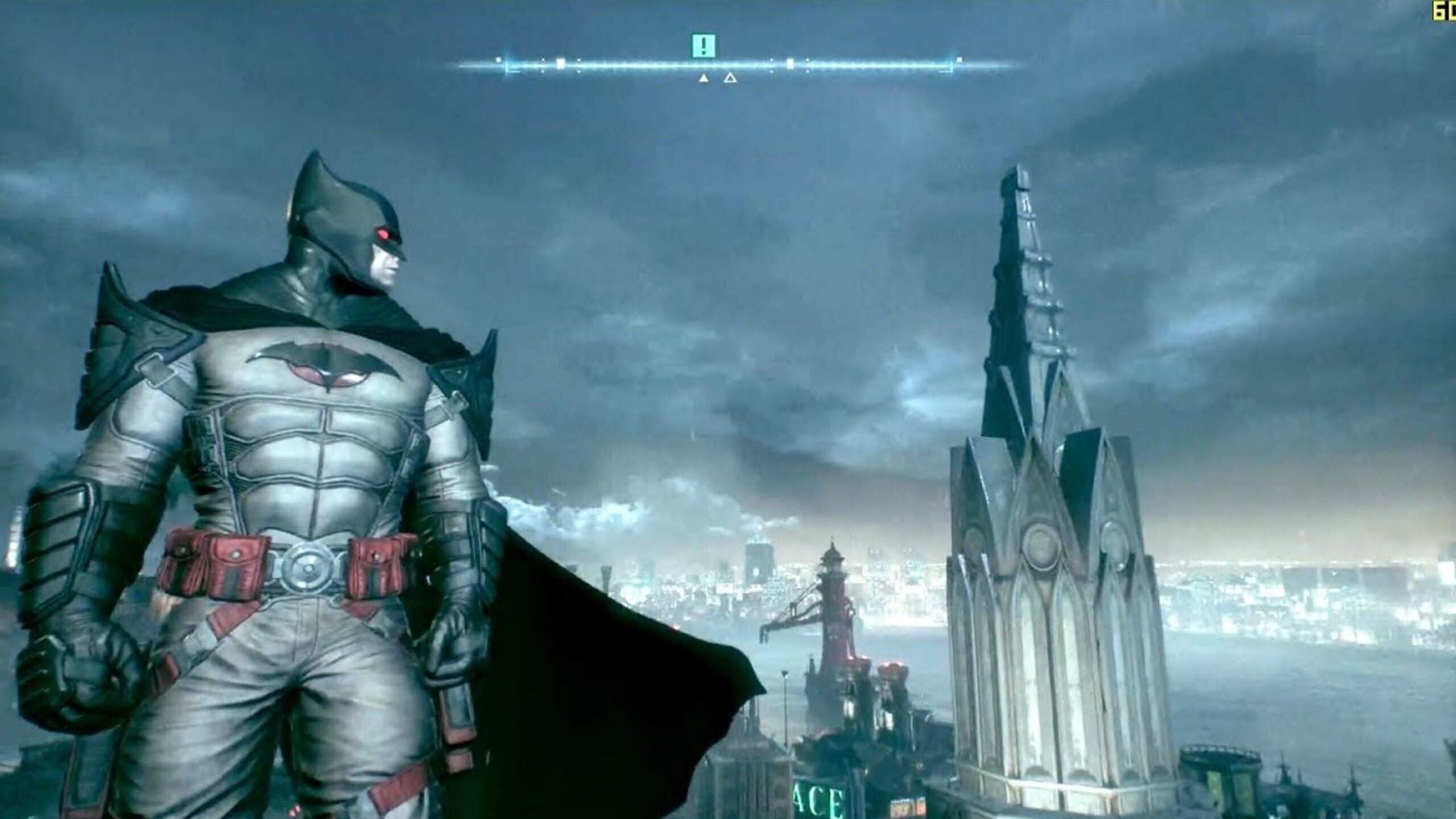This screenshot has height=819, width=1456.
Task: Select the bracket cap at the HUD bar's right end
Action: coord(951,66)
